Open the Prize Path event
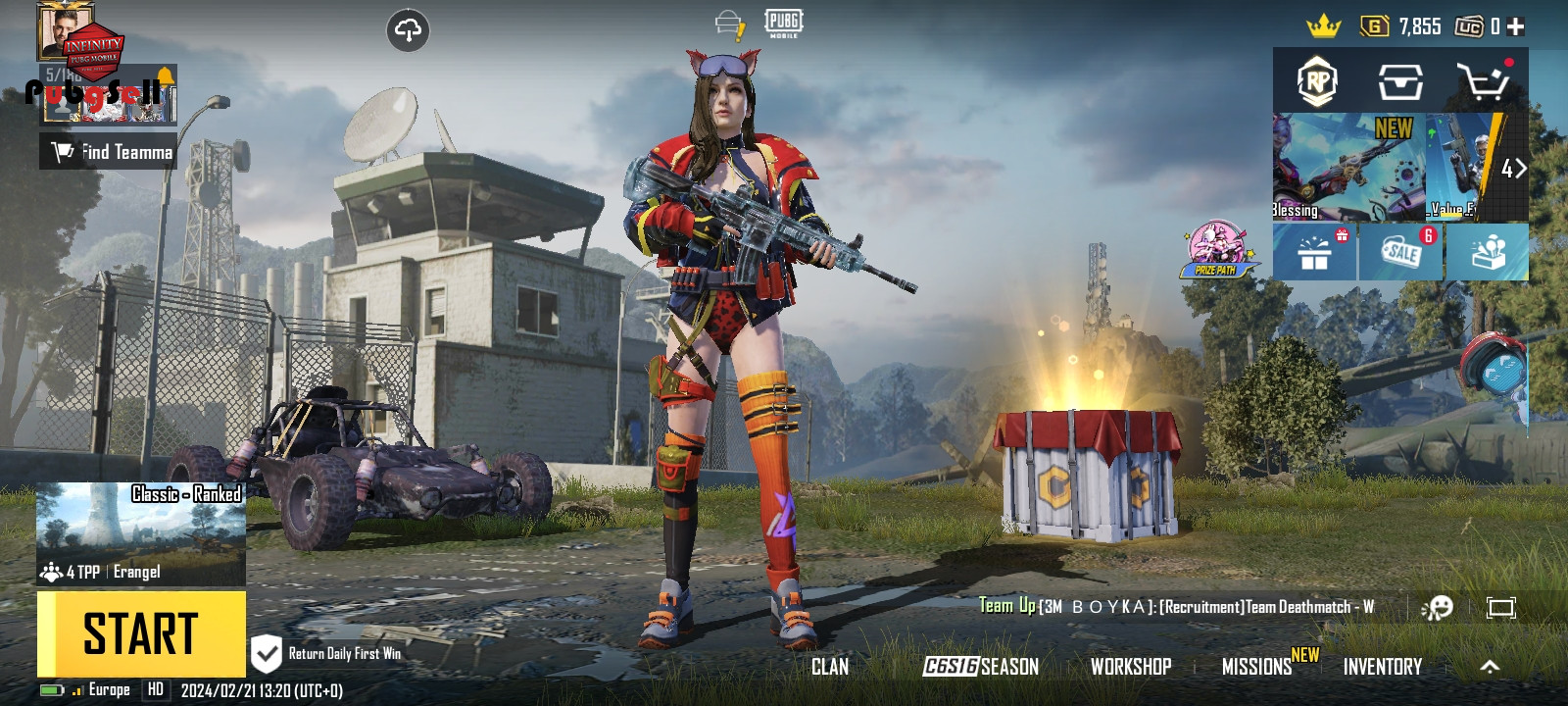 pos(1216,250)
